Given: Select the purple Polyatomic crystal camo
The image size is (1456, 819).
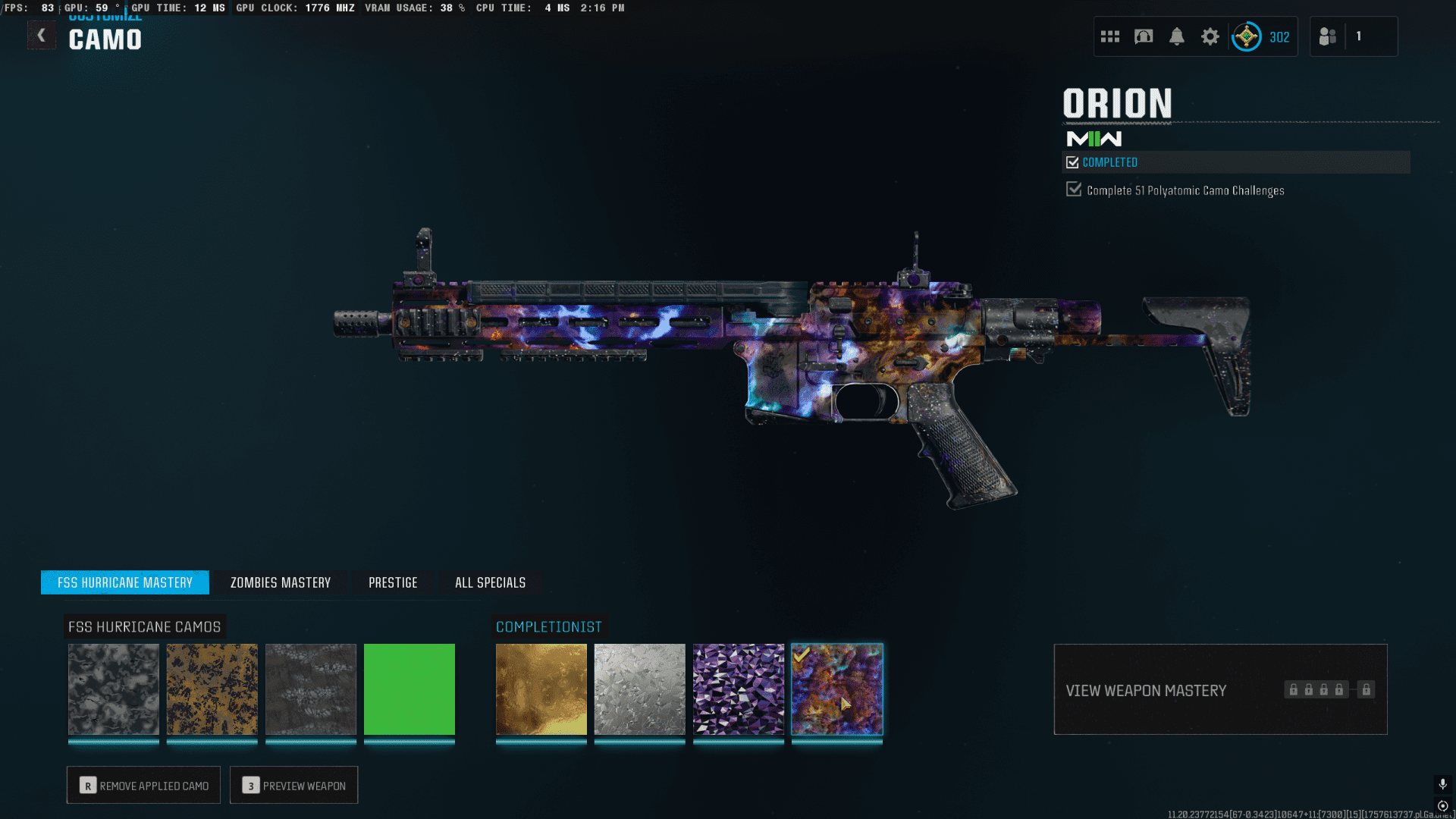Looking at the screenshot, I should pyautogui.click(x=739, y=689).
